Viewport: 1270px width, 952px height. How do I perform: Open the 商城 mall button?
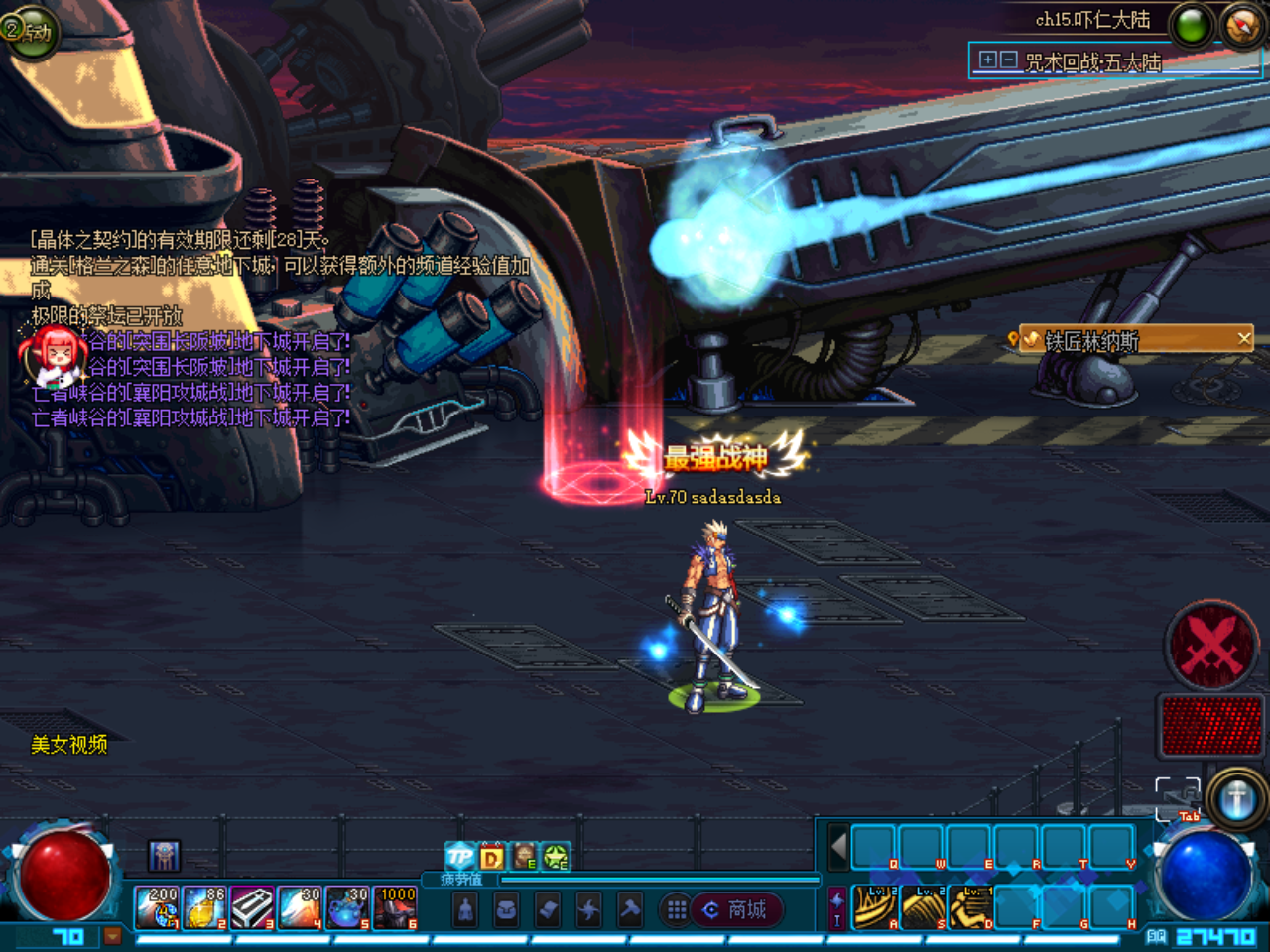pos(739,910)
